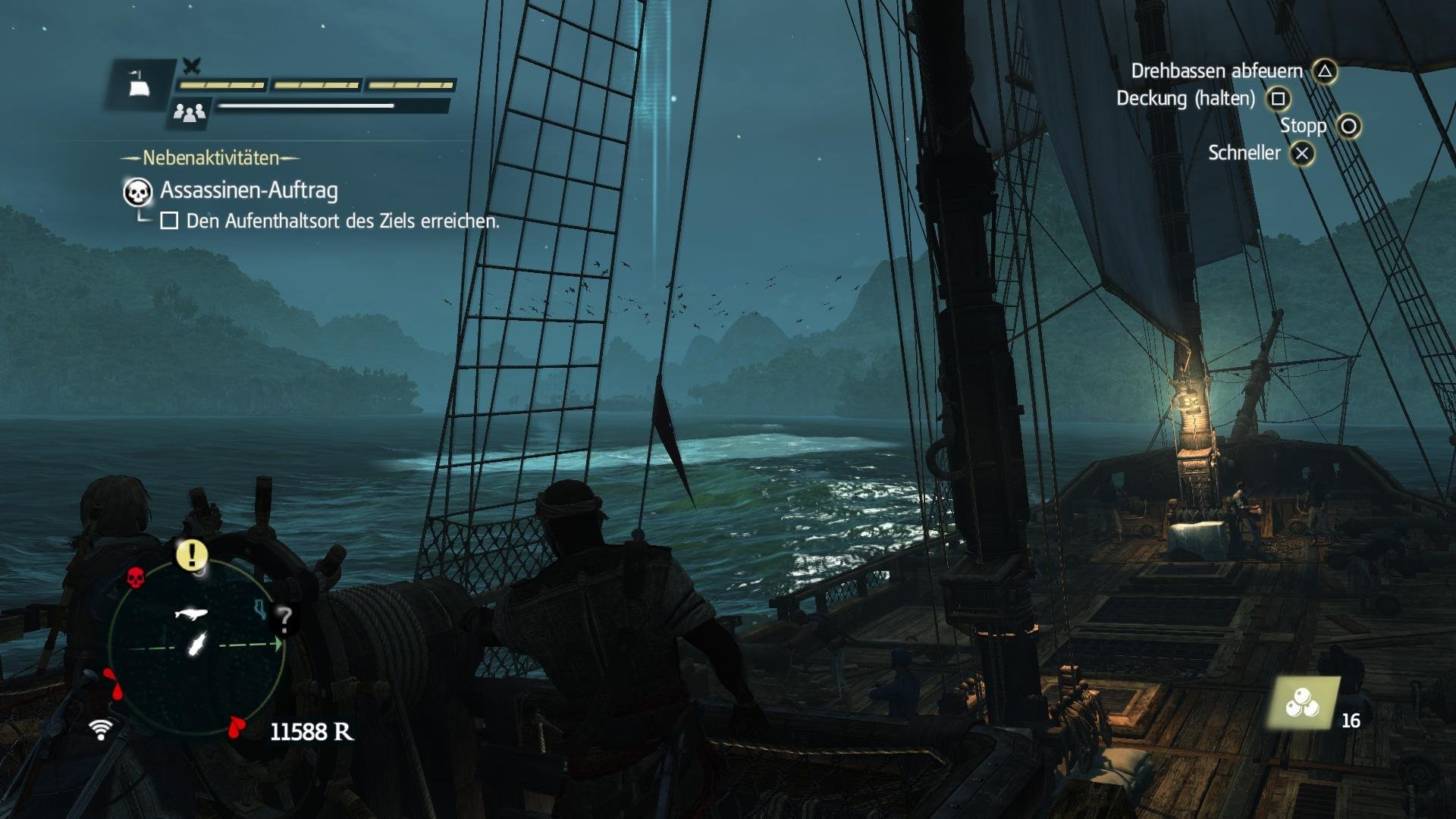Toggle the blue map fragment icon

(259, 610)
